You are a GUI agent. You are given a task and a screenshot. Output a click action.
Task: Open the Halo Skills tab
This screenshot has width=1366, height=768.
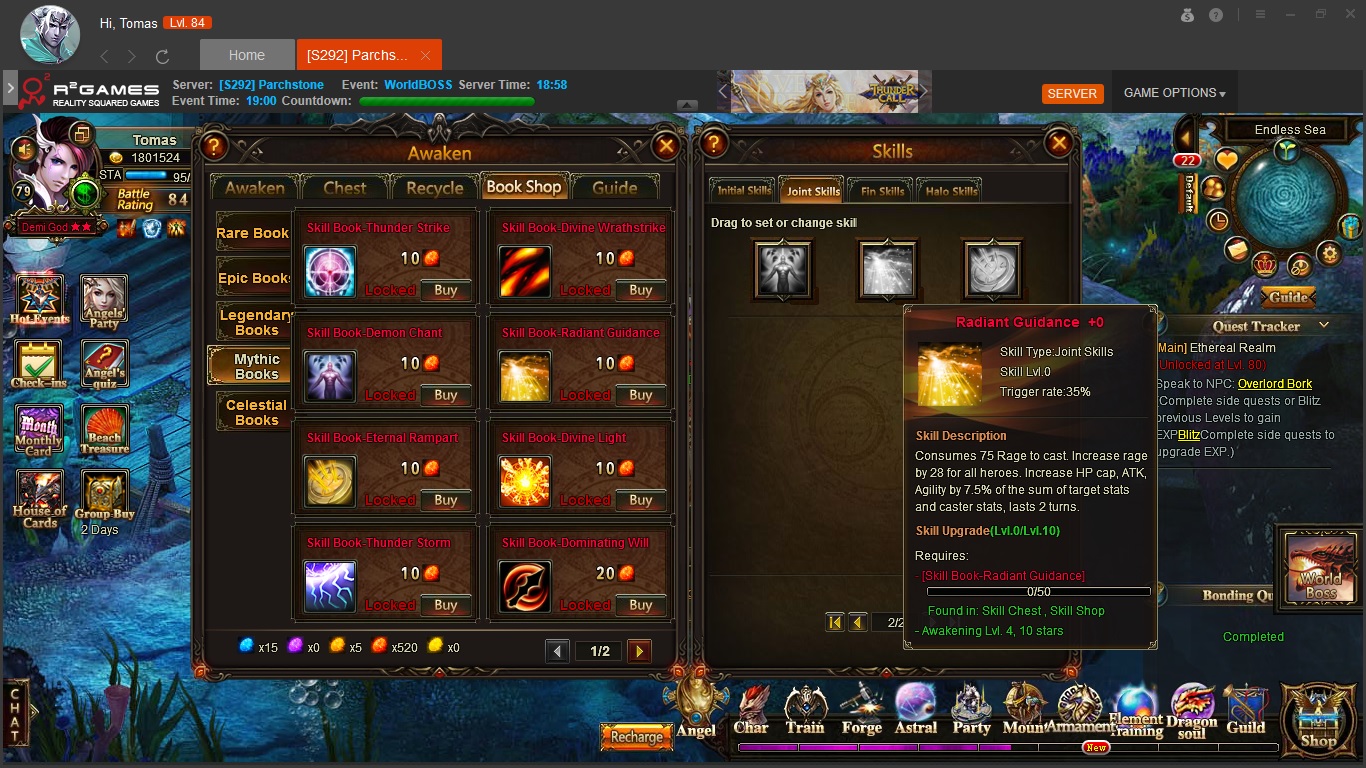tap(951, 191)
